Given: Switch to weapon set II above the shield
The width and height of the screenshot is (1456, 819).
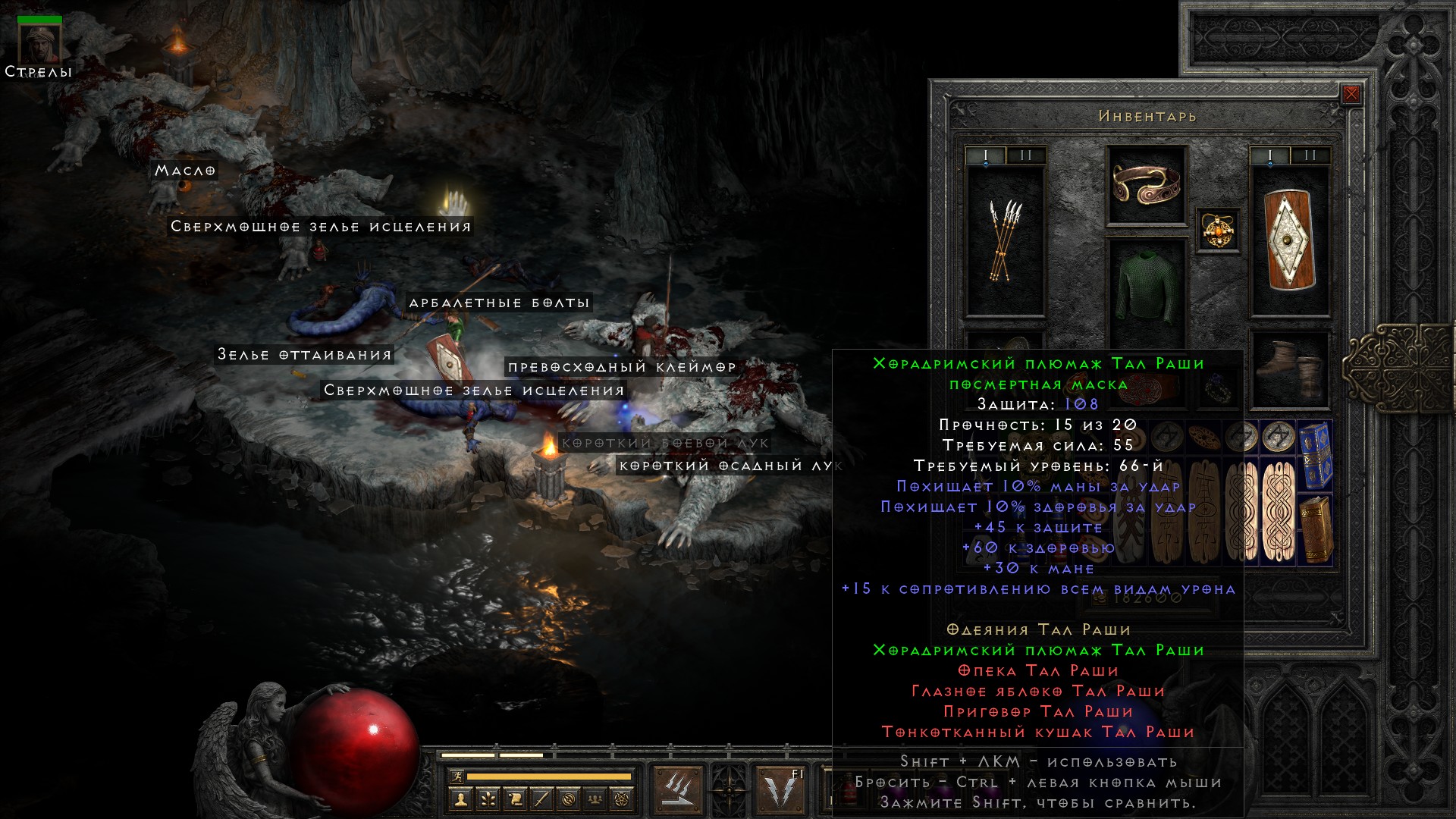Looking at the screenshot, I should 1310,155.
